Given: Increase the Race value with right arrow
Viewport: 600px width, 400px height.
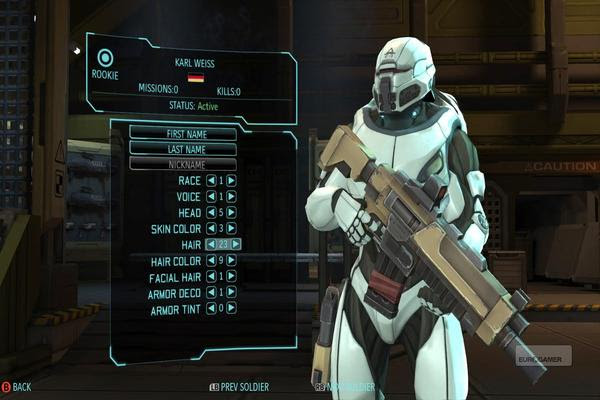Looking at the screenshot, I should coord(232,181).
